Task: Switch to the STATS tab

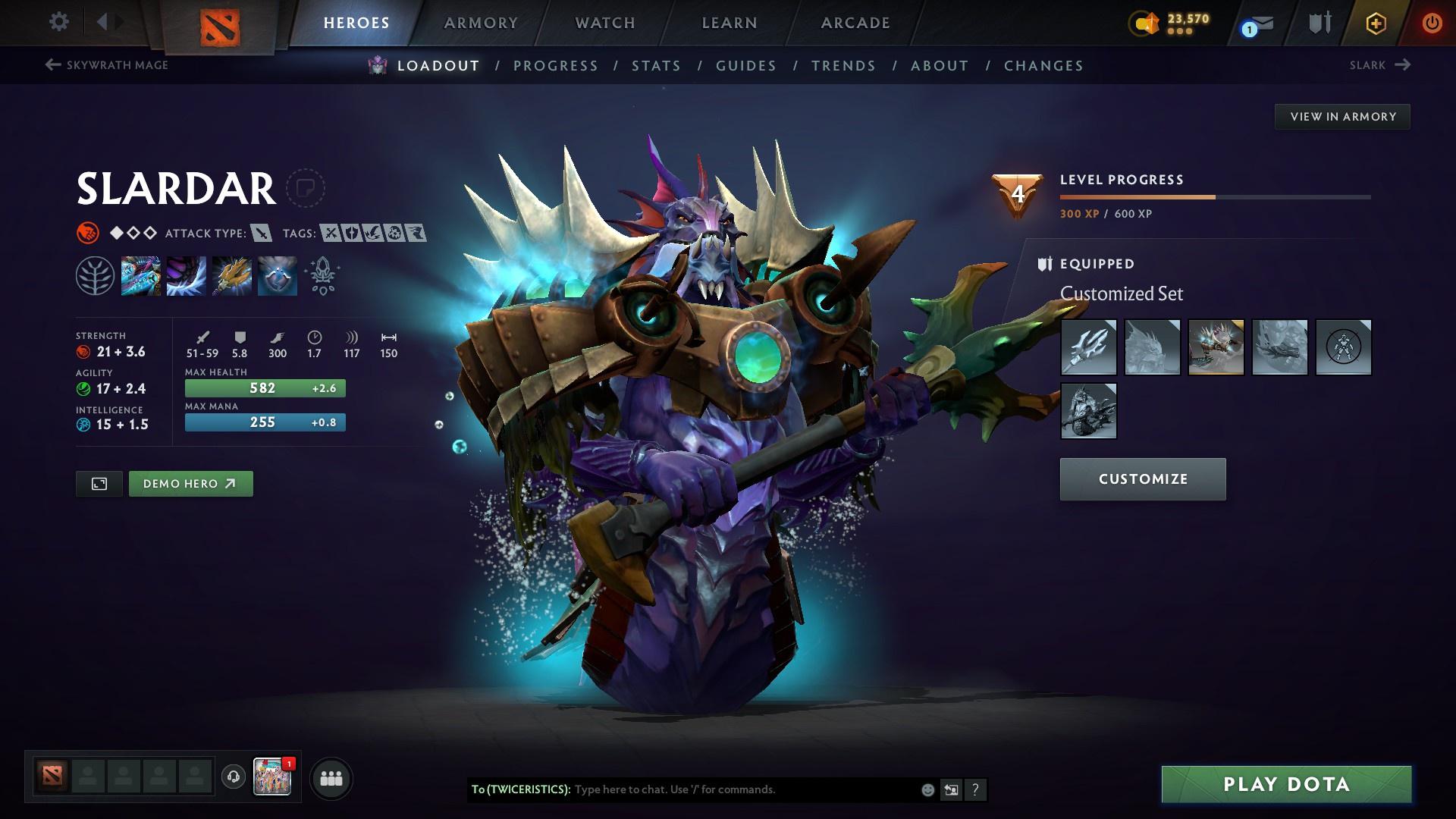Action: pos(657,66)
